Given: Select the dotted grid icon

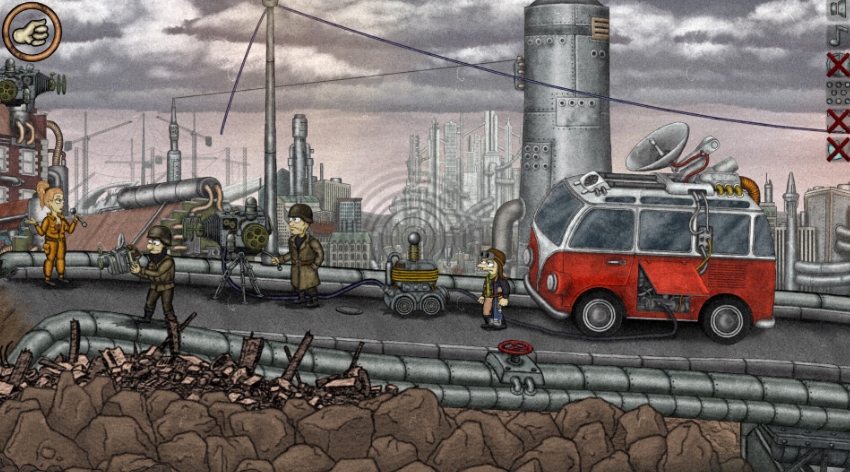Looking at the screenshot, I should [x=837, y=93].
